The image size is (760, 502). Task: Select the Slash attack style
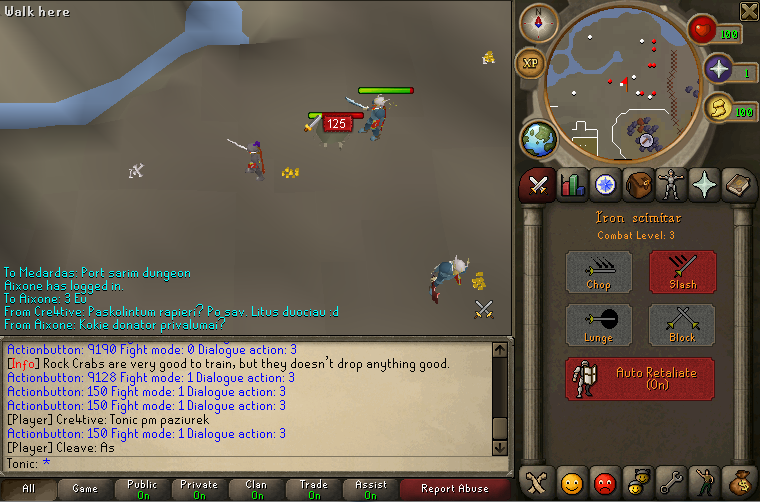(x=682, y=271)
